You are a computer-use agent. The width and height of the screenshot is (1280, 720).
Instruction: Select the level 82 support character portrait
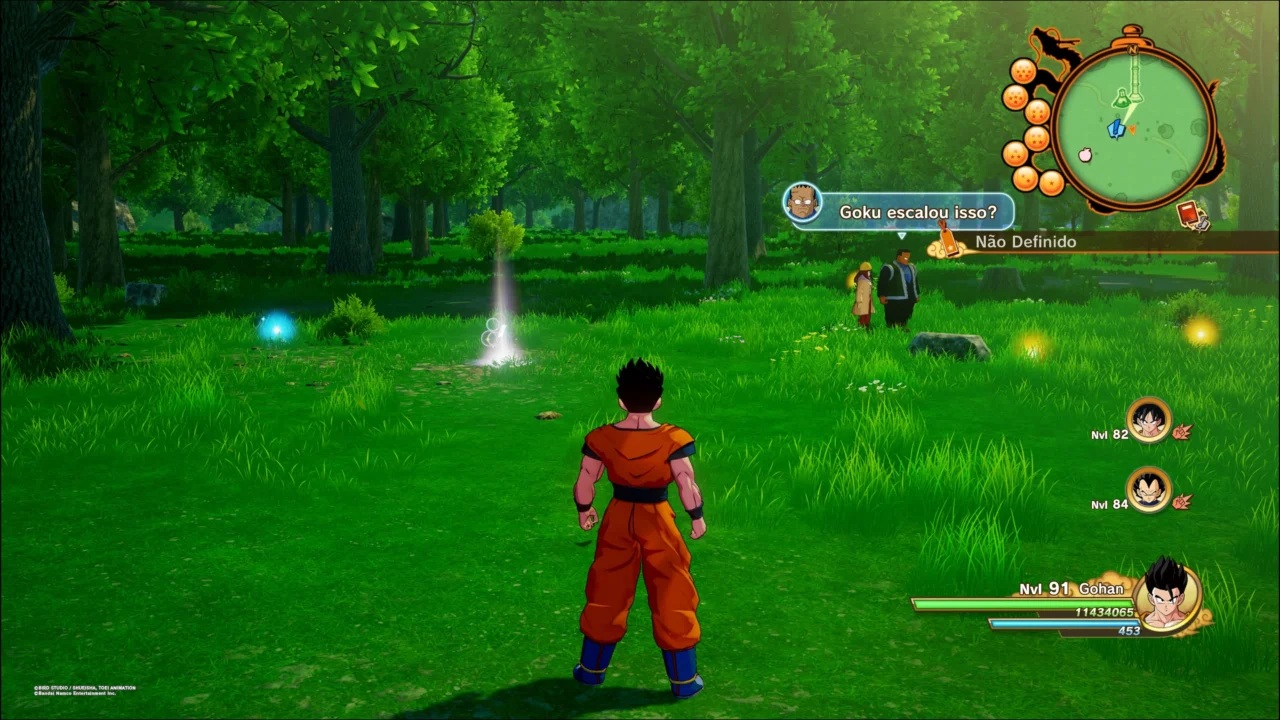pos(1148,420)
